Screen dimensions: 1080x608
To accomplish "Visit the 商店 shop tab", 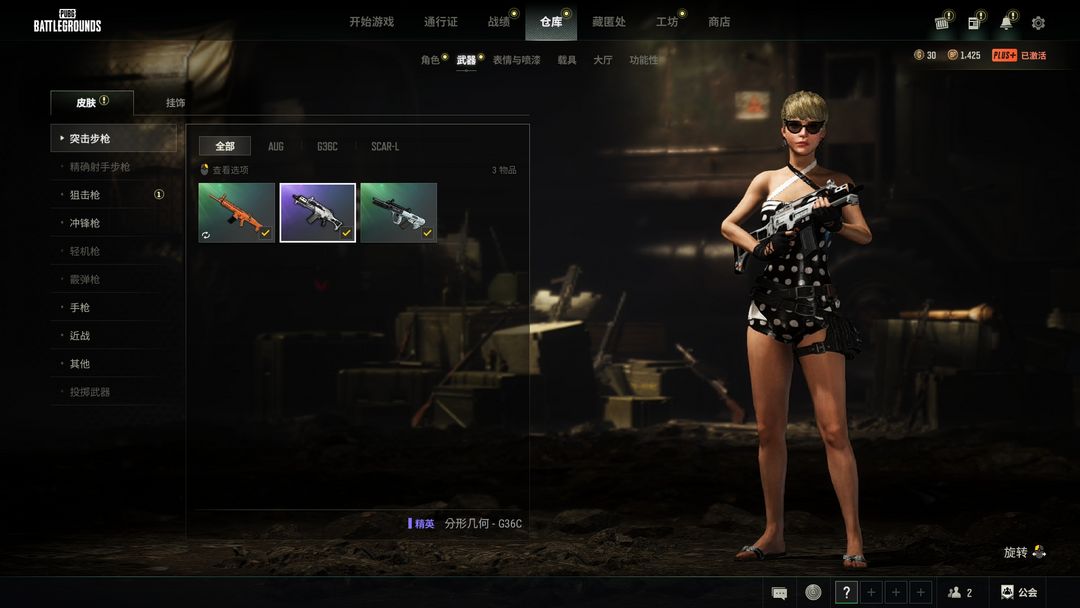I will coord(719,22).
